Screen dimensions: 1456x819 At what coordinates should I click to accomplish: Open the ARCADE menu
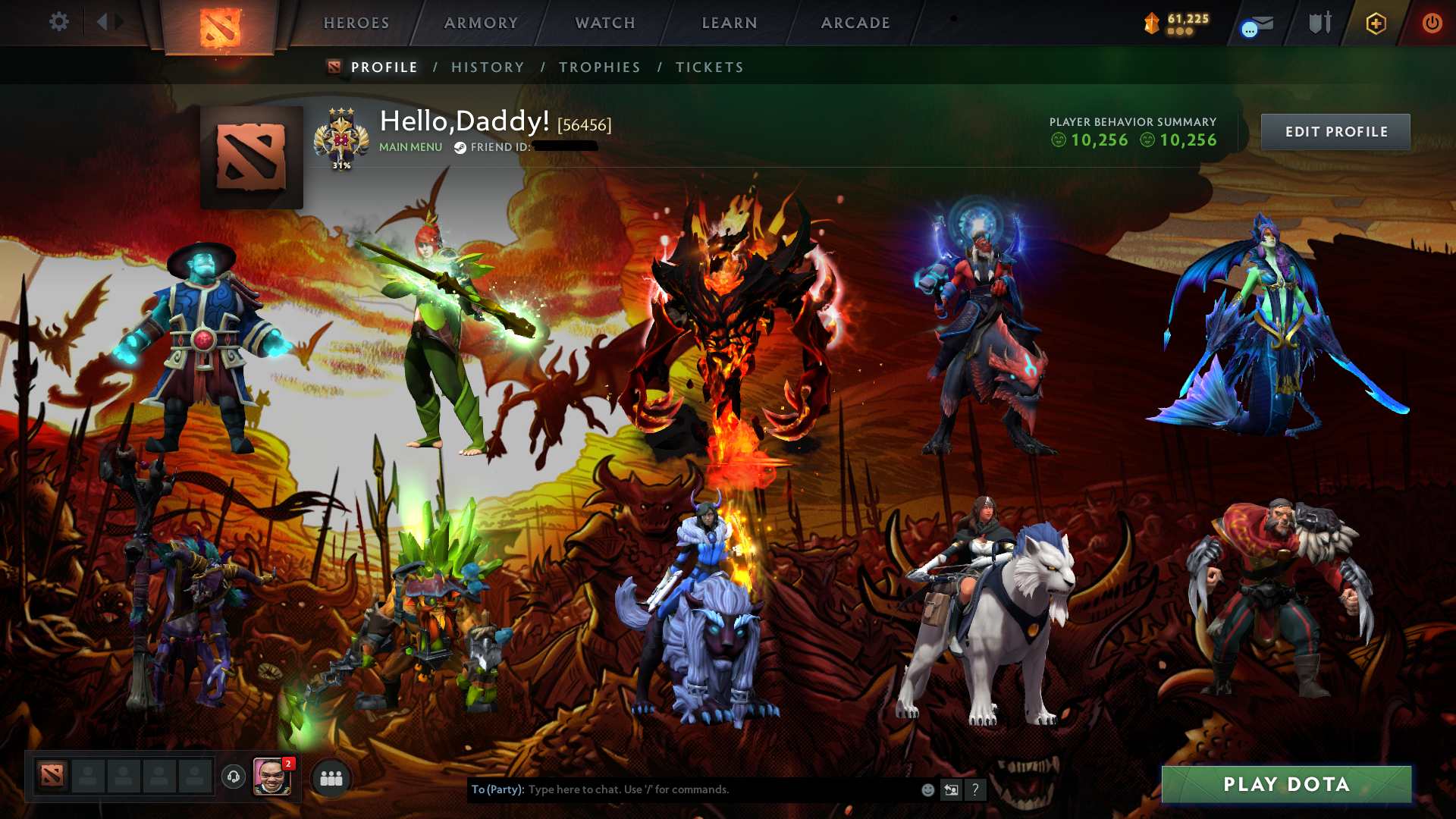click(855, 23)
